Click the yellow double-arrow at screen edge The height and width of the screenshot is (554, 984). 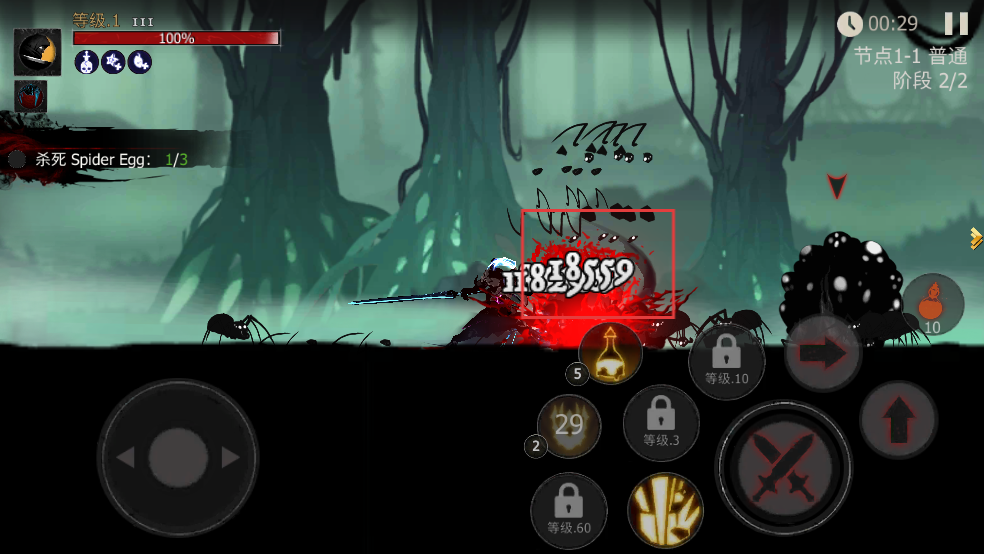coord(976,238)
